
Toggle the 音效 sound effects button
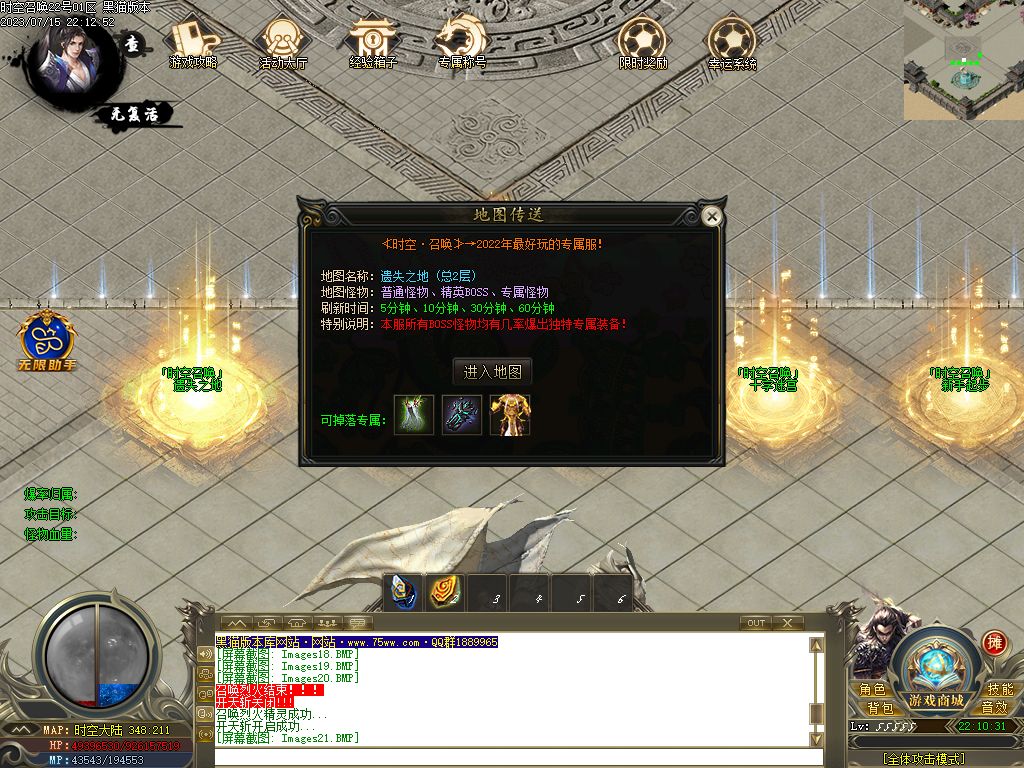pyautogui.click(x=994, y=707)
